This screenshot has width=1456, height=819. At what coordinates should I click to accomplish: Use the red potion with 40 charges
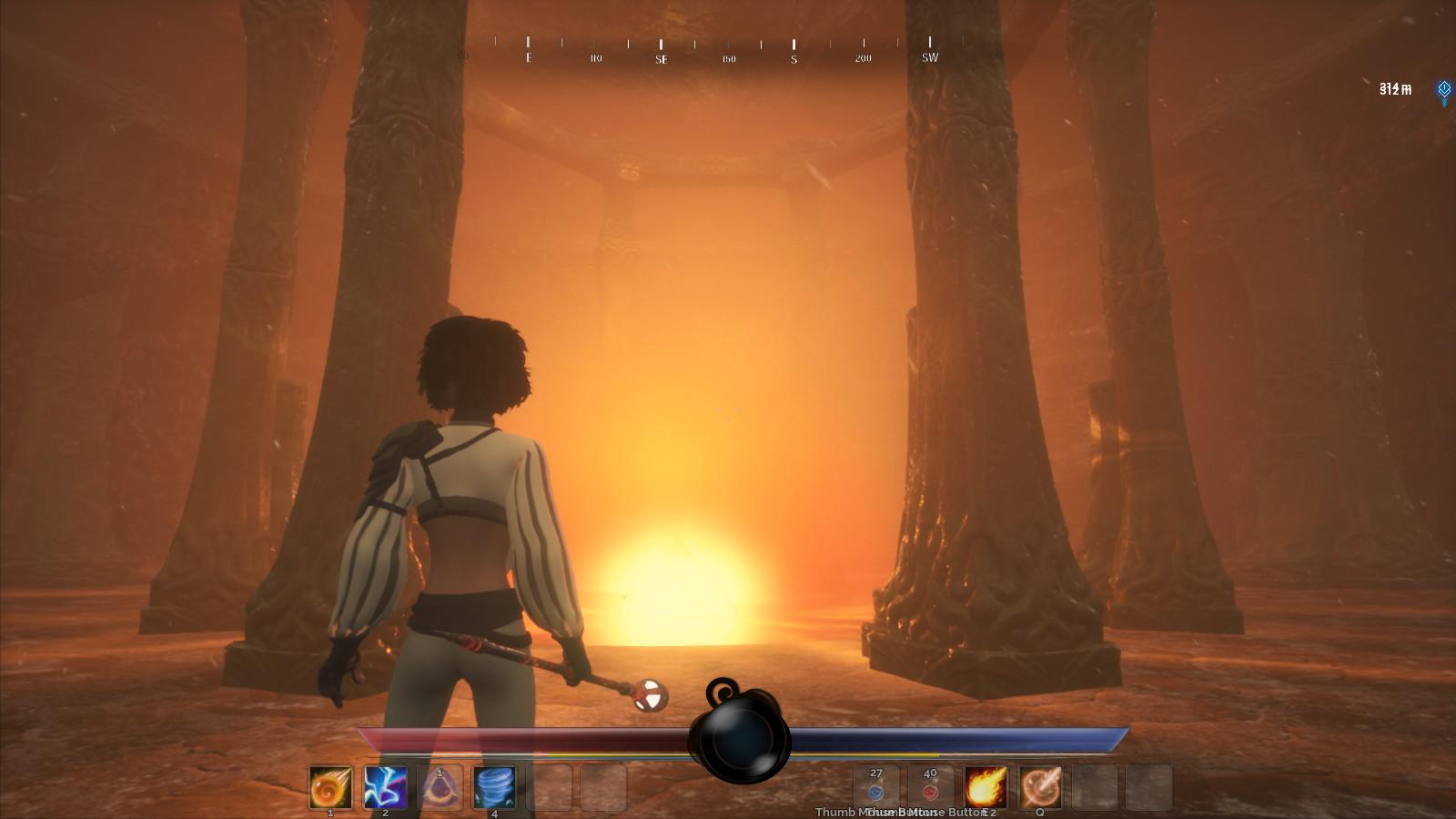coord(929,786)
